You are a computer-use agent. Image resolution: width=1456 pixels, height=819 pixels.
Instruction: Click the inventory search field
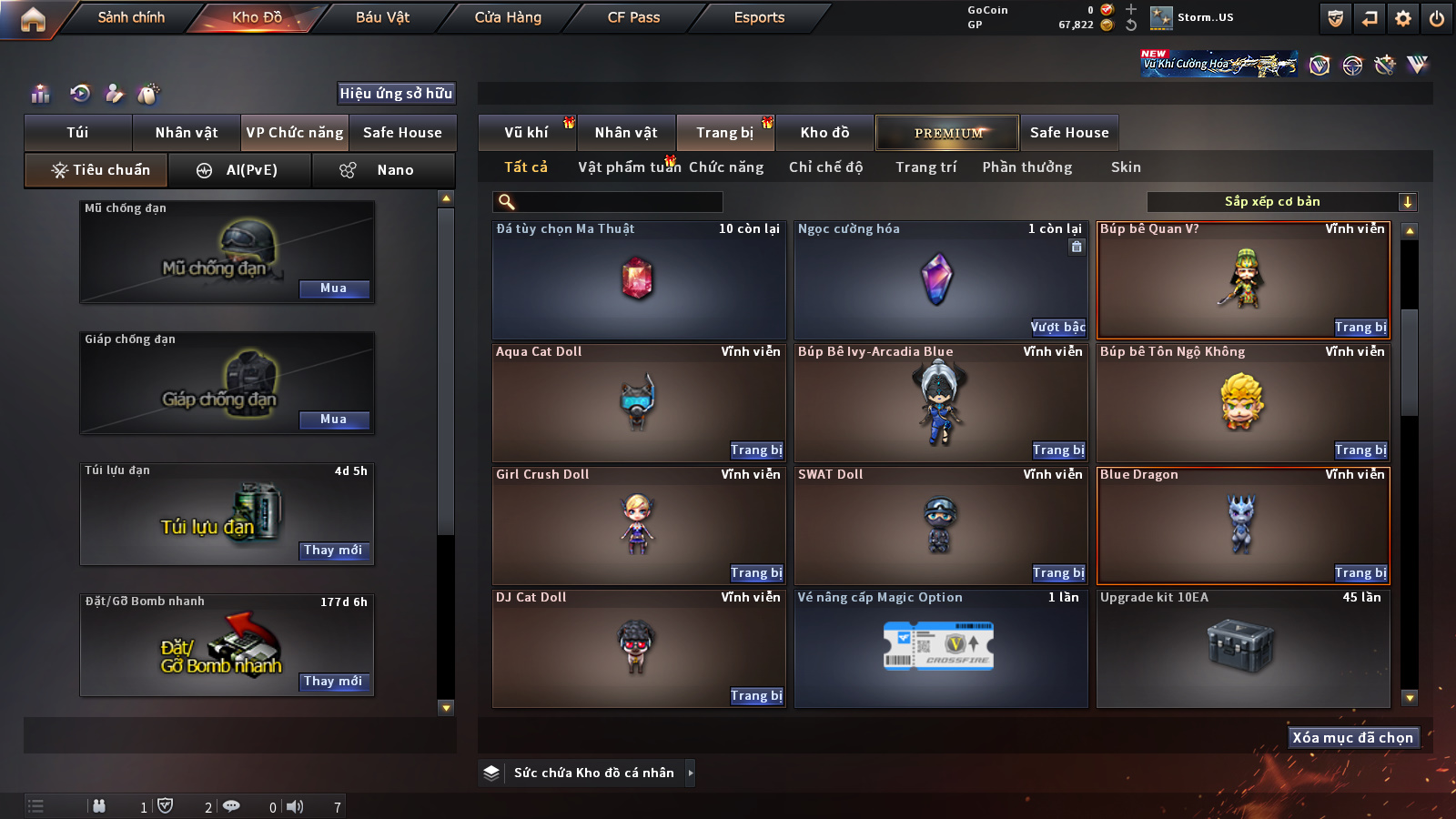pos(610,202)
